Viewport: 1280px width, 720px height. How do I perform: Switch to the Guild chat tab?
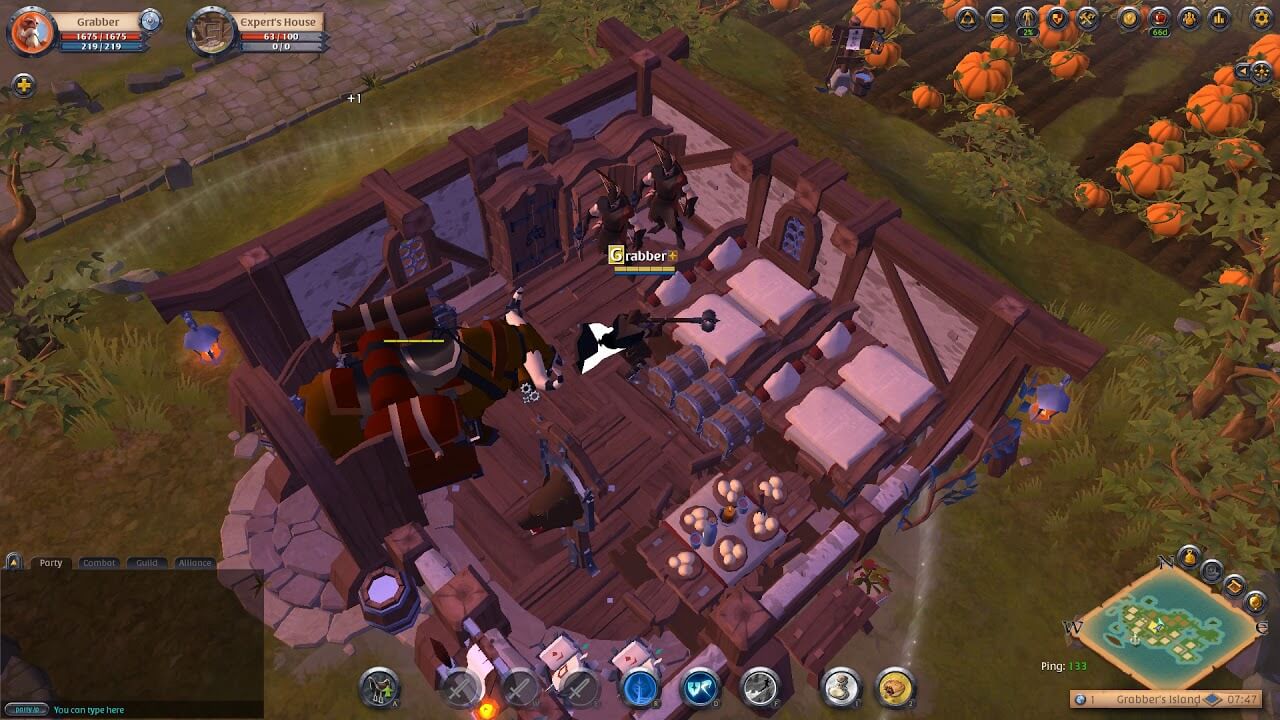147,562
